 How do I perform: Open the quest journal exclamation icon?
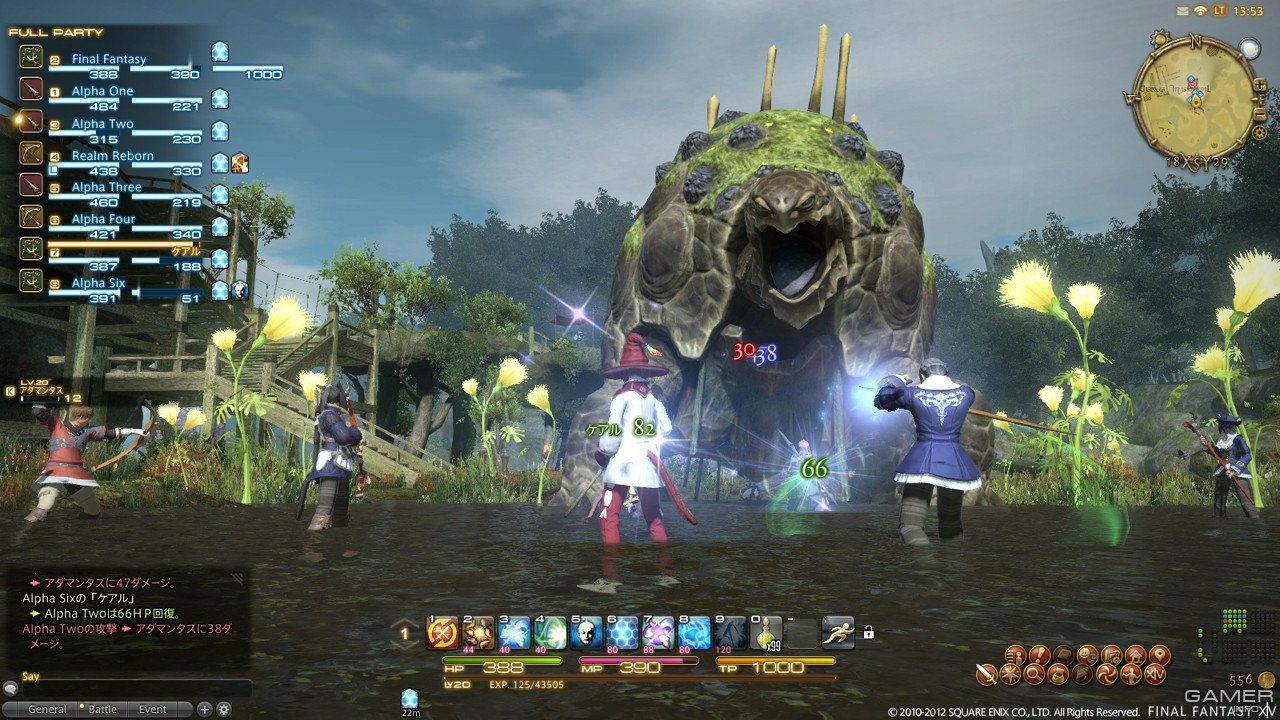(1038, 654)
